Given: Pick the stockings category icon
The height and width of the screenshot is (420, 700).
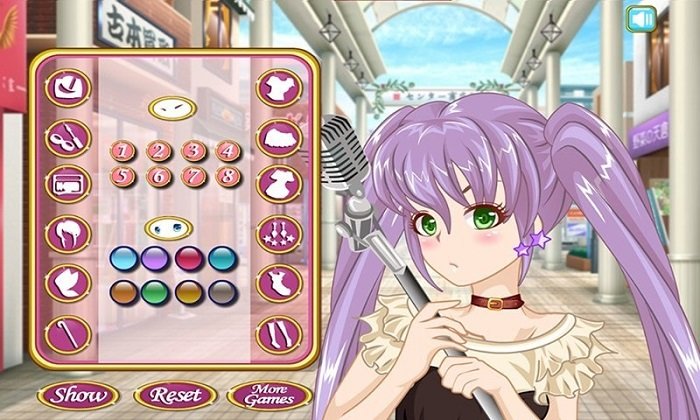Looking at the screenshot, I should (279, 333).
